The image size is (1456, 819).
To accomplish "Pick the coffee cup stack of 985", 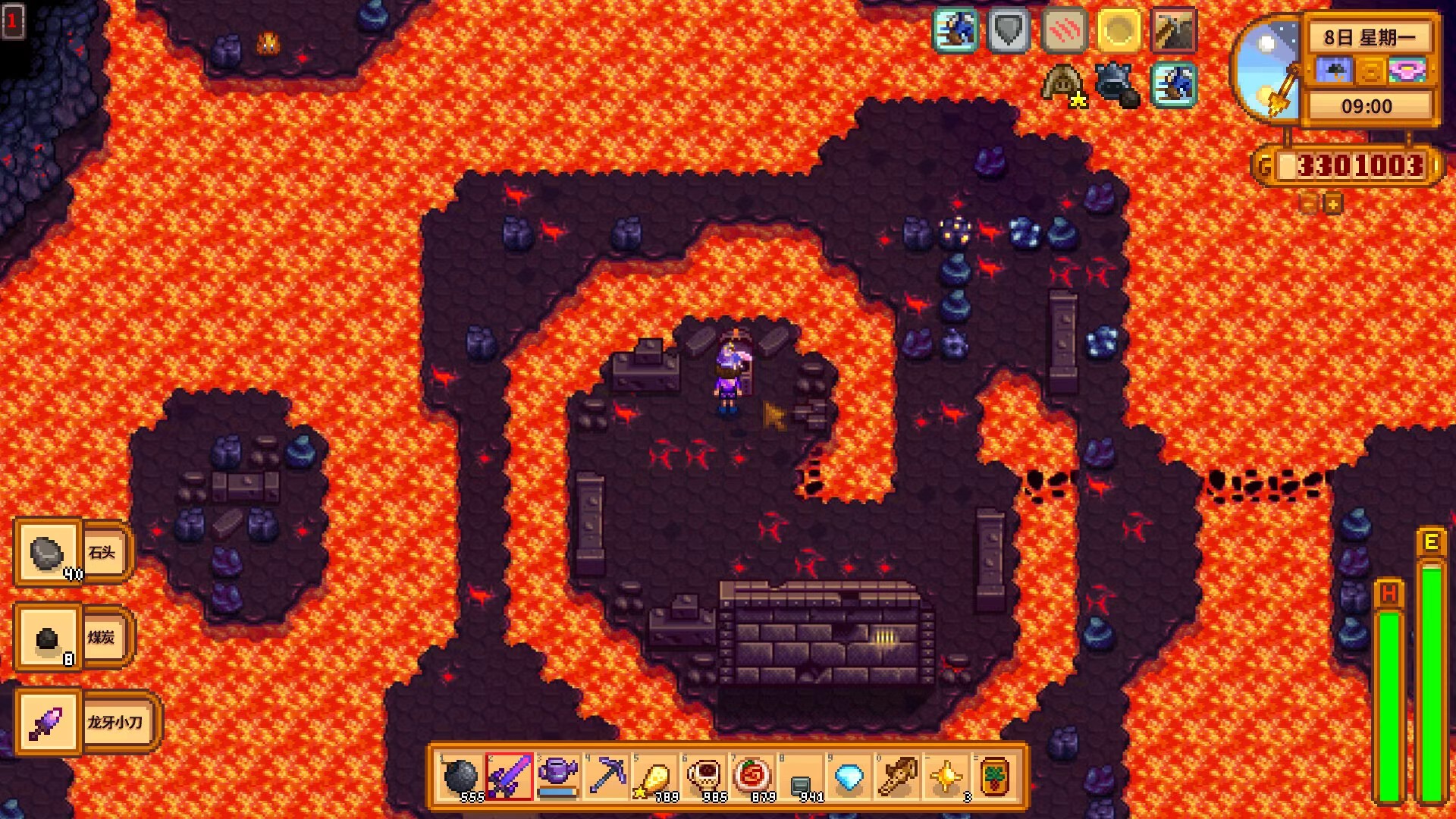I will (x=704, y=777).
